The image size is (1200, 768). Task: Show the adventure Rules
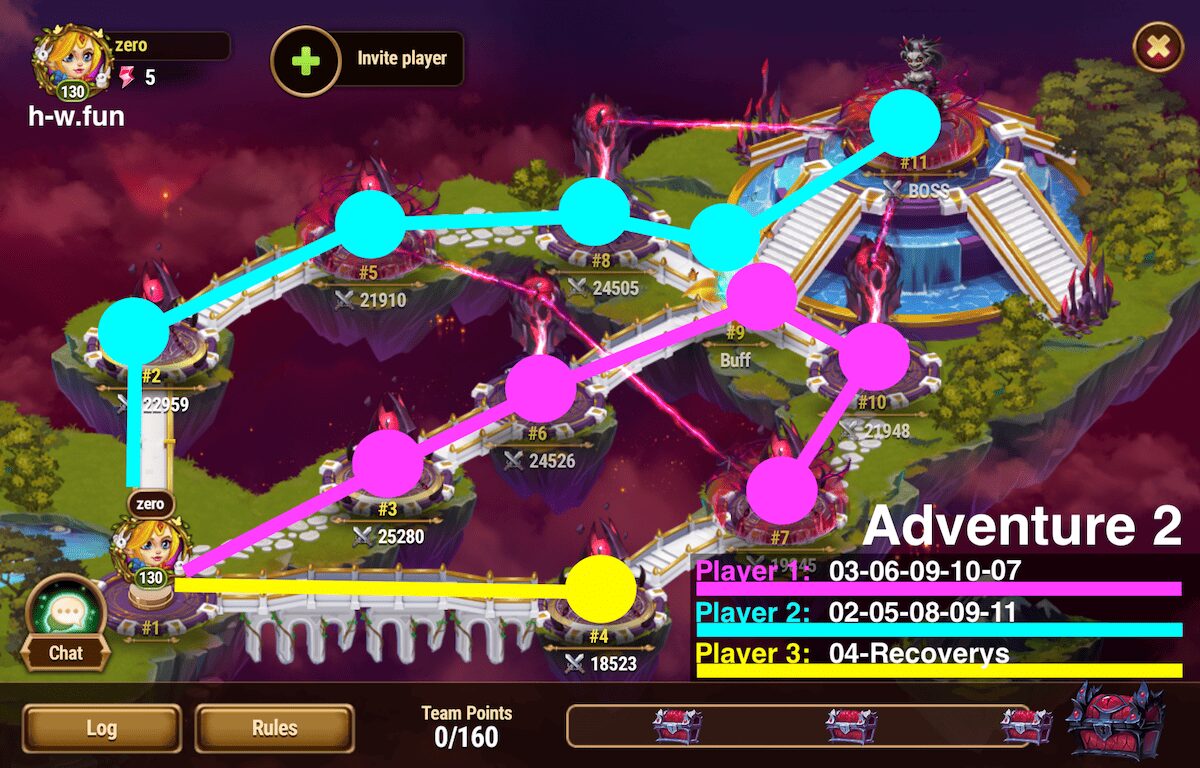pyautogui.click(x=274, y=728)
